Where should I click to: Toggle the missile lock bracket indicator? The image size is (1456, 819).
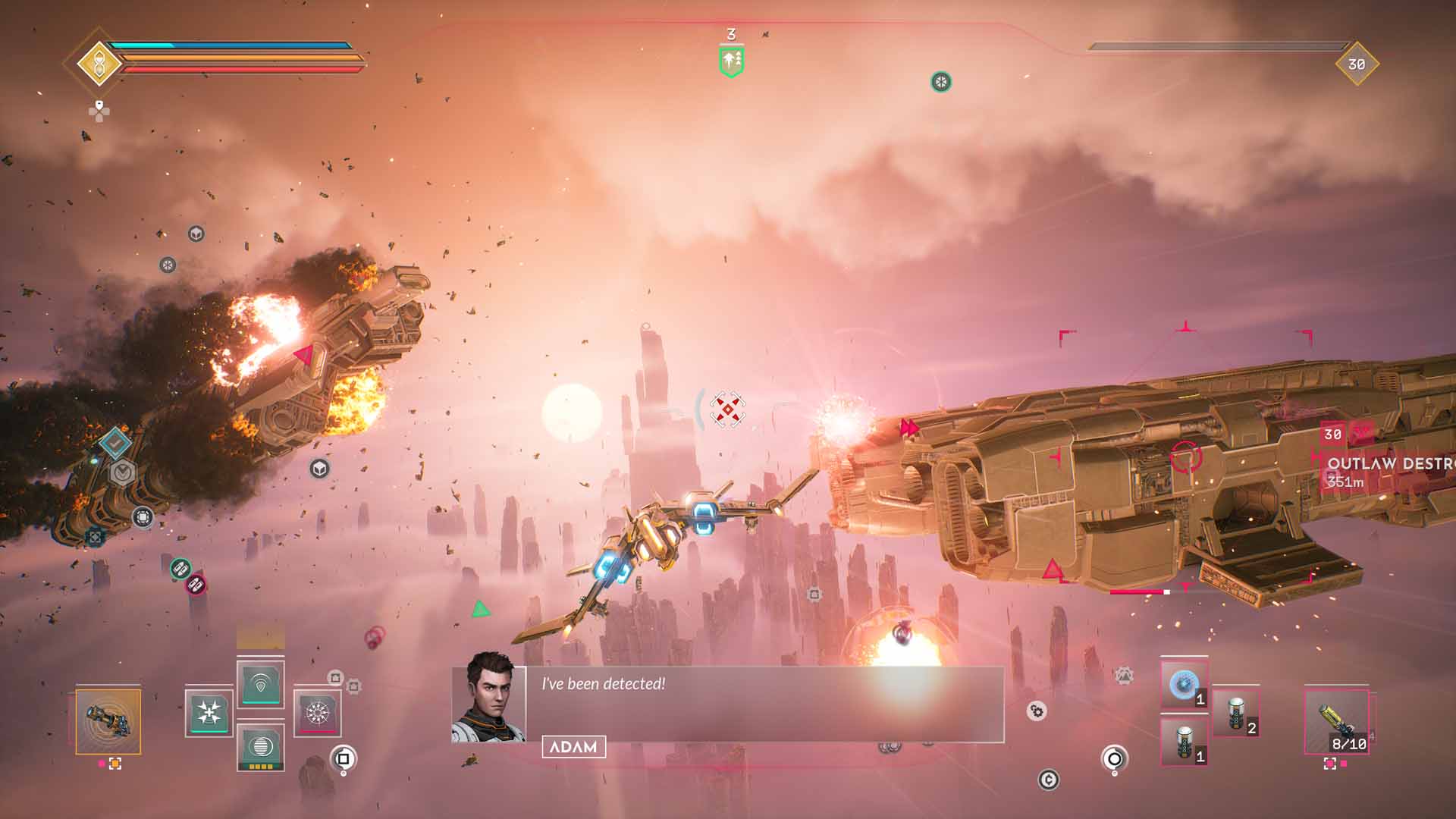(1329, 763)
